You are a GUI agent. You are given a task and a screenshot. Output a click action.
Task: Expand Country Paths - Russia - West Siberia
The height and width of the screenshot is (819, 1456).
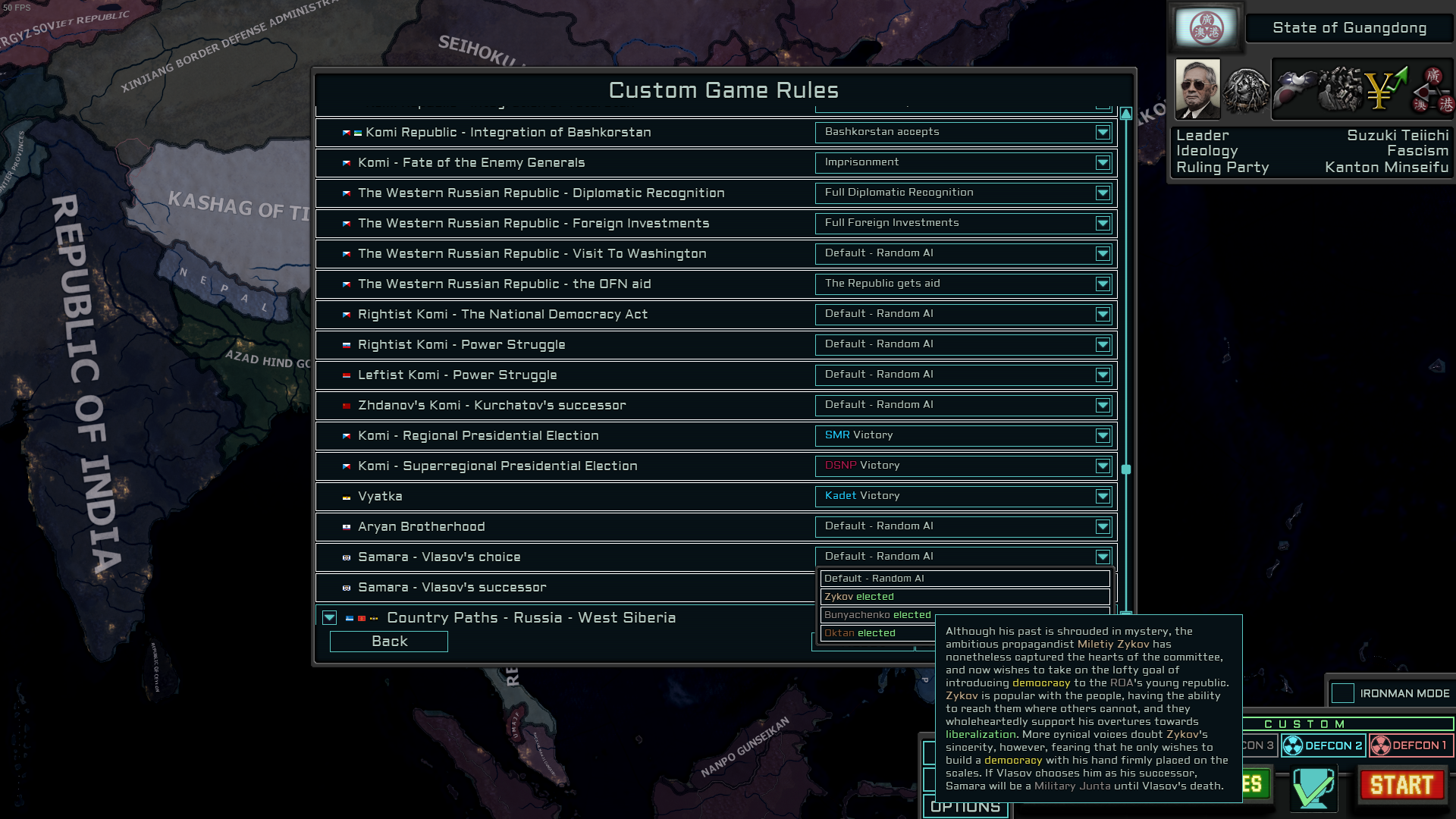point(329,617)
